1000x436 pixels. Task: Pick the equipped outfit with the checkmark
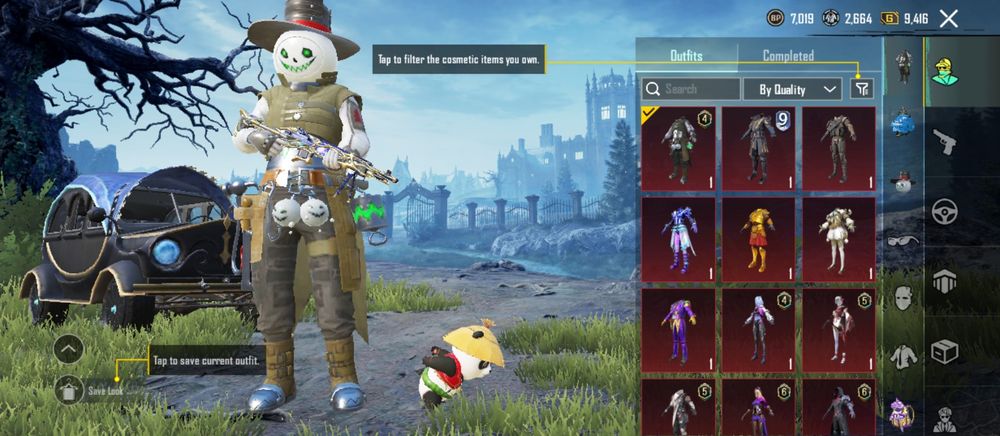pyautogui.click(x=678, y=148)
